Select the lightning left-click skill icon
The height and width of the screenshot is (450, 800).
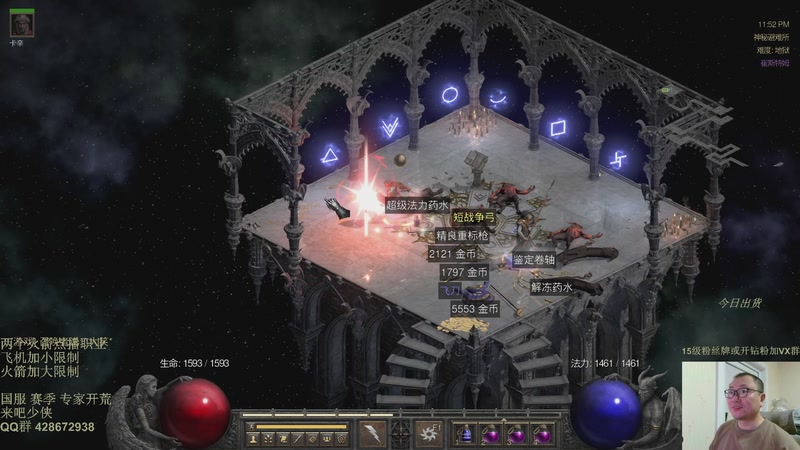374,433
